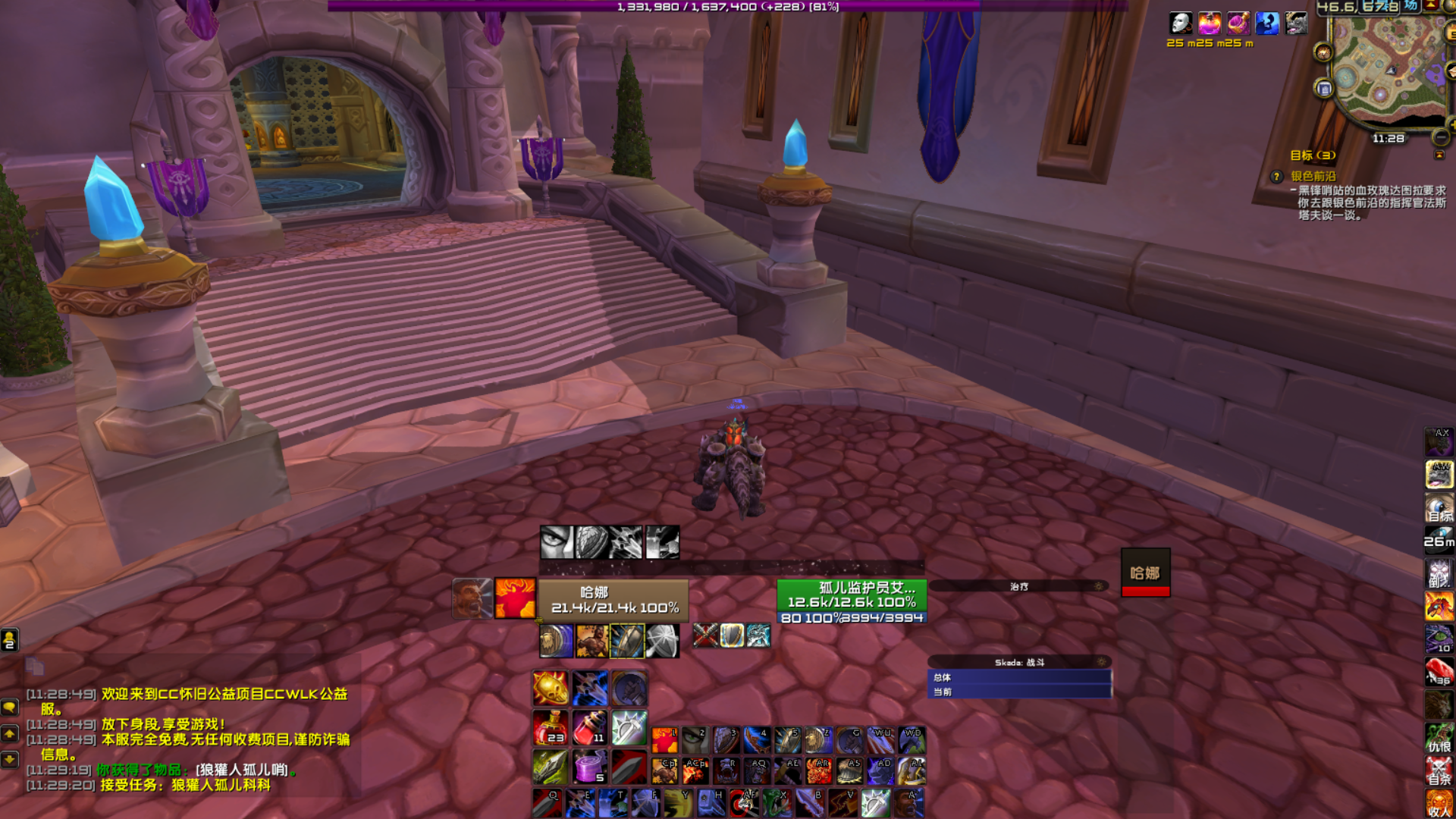1456x819 pixels.
Task: Toggle the red dragon mount button
Action: coord(1439,607)
